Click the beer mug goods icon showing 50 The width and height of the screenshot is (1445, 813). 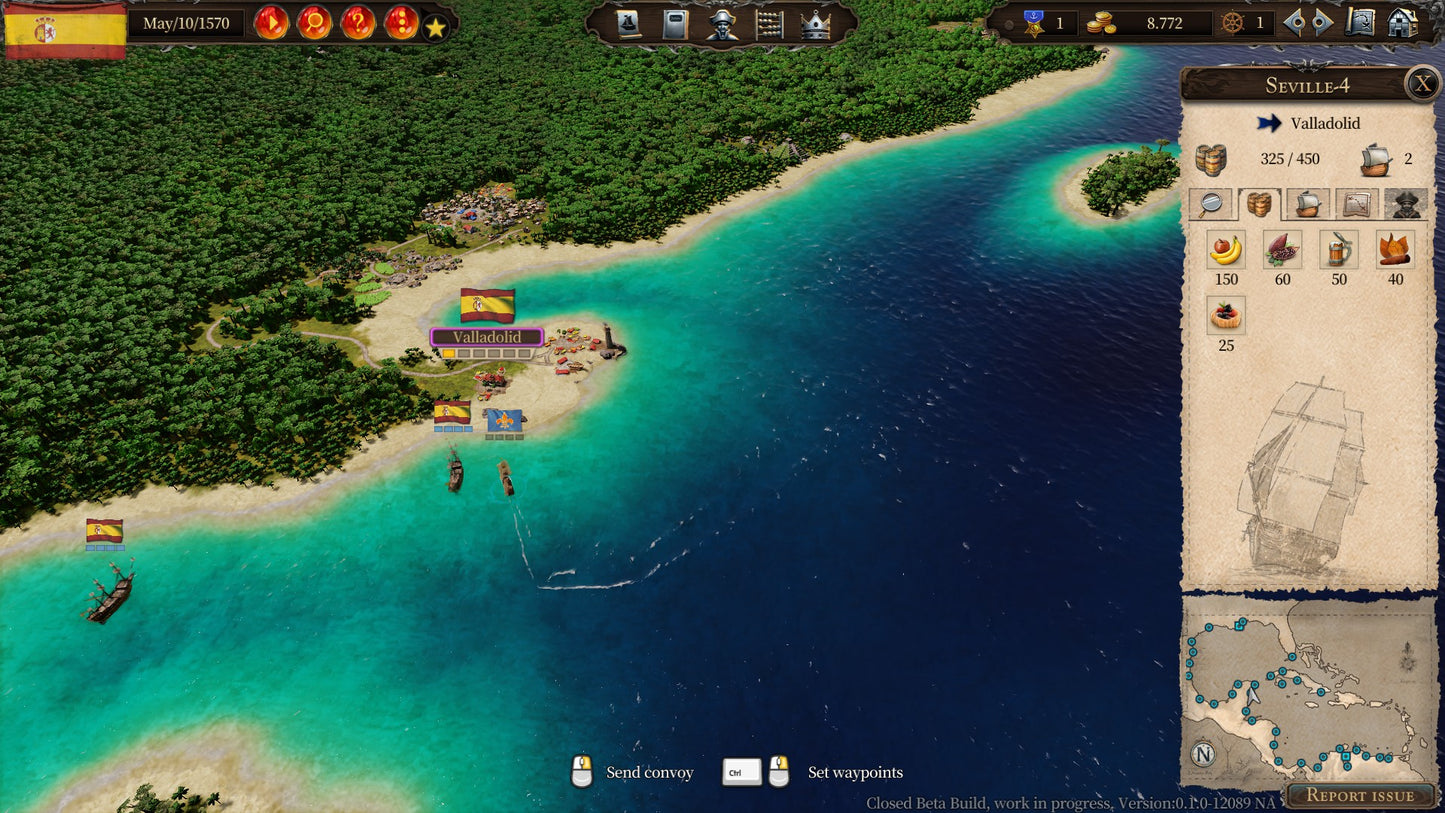point(1339,250)
